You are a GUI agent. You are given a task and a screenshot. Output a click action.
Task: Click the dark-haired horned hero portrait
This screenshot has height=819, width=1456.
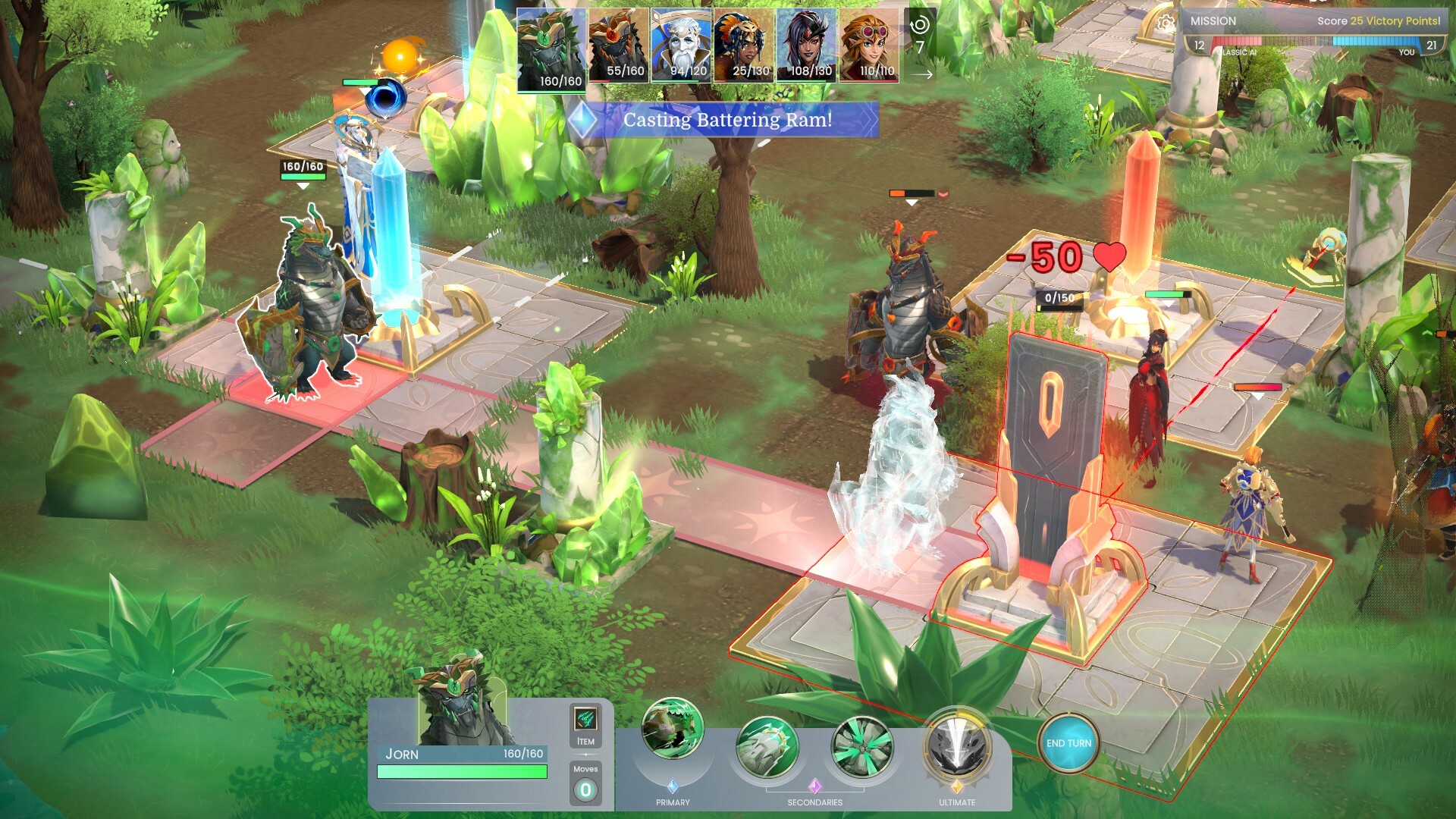(806, 45)
